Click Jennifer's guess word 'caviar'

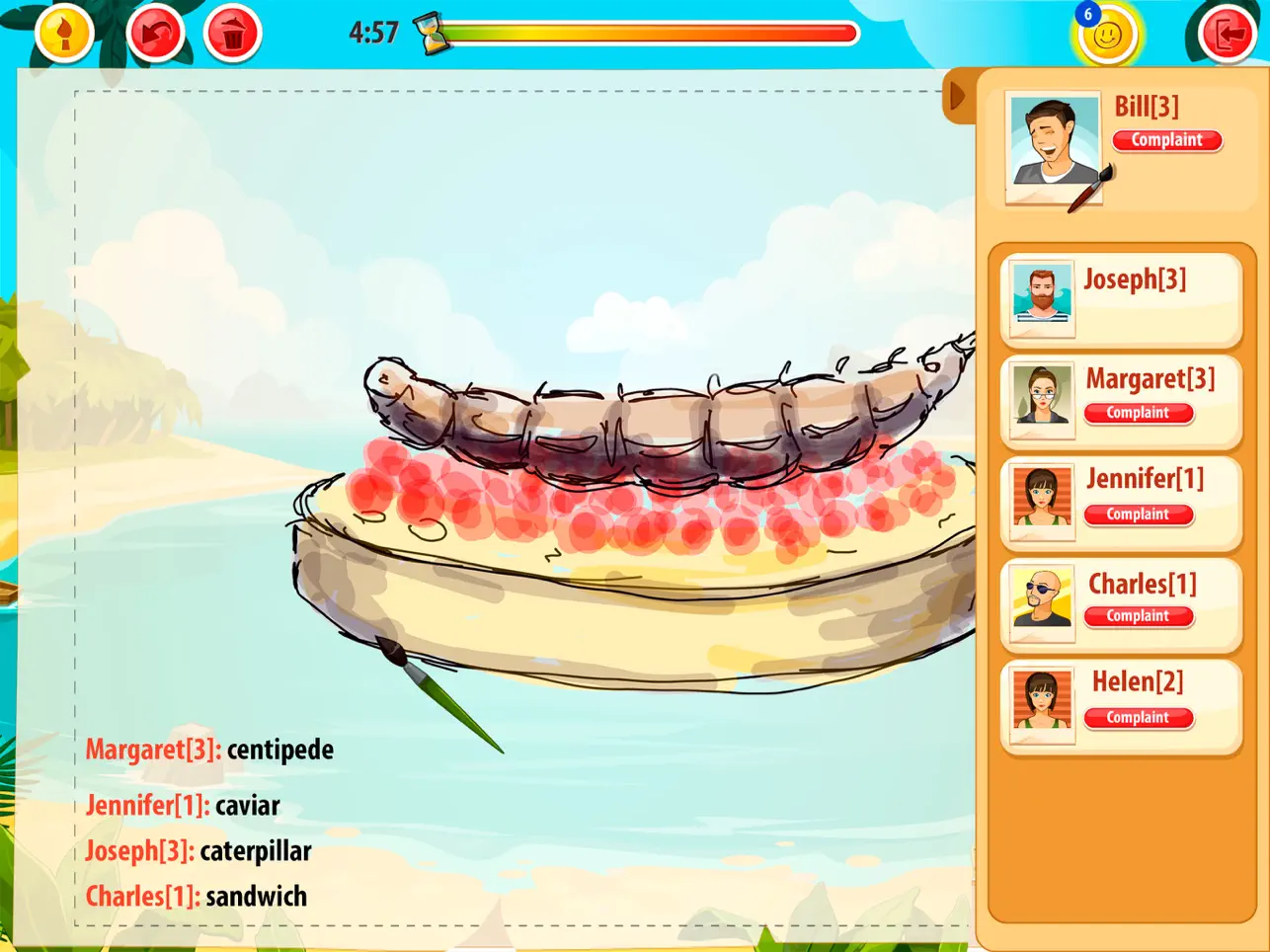point(248,805)
